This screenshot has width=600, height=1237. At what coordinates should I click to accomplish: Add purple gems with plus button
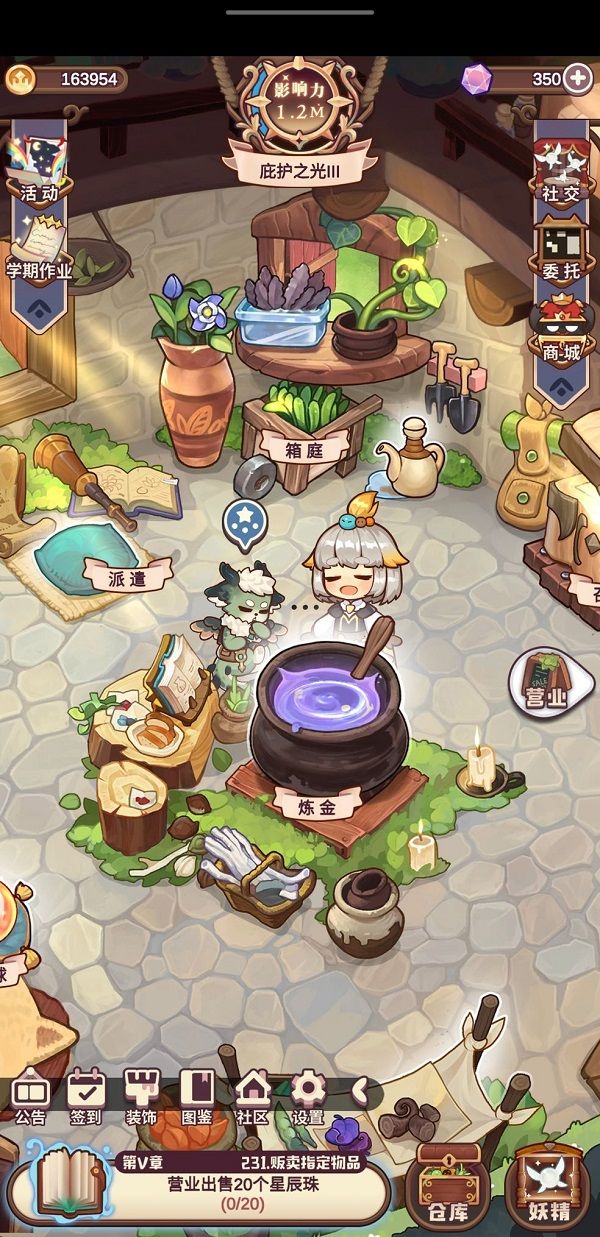pyautogui.click(x=577, y=79)
